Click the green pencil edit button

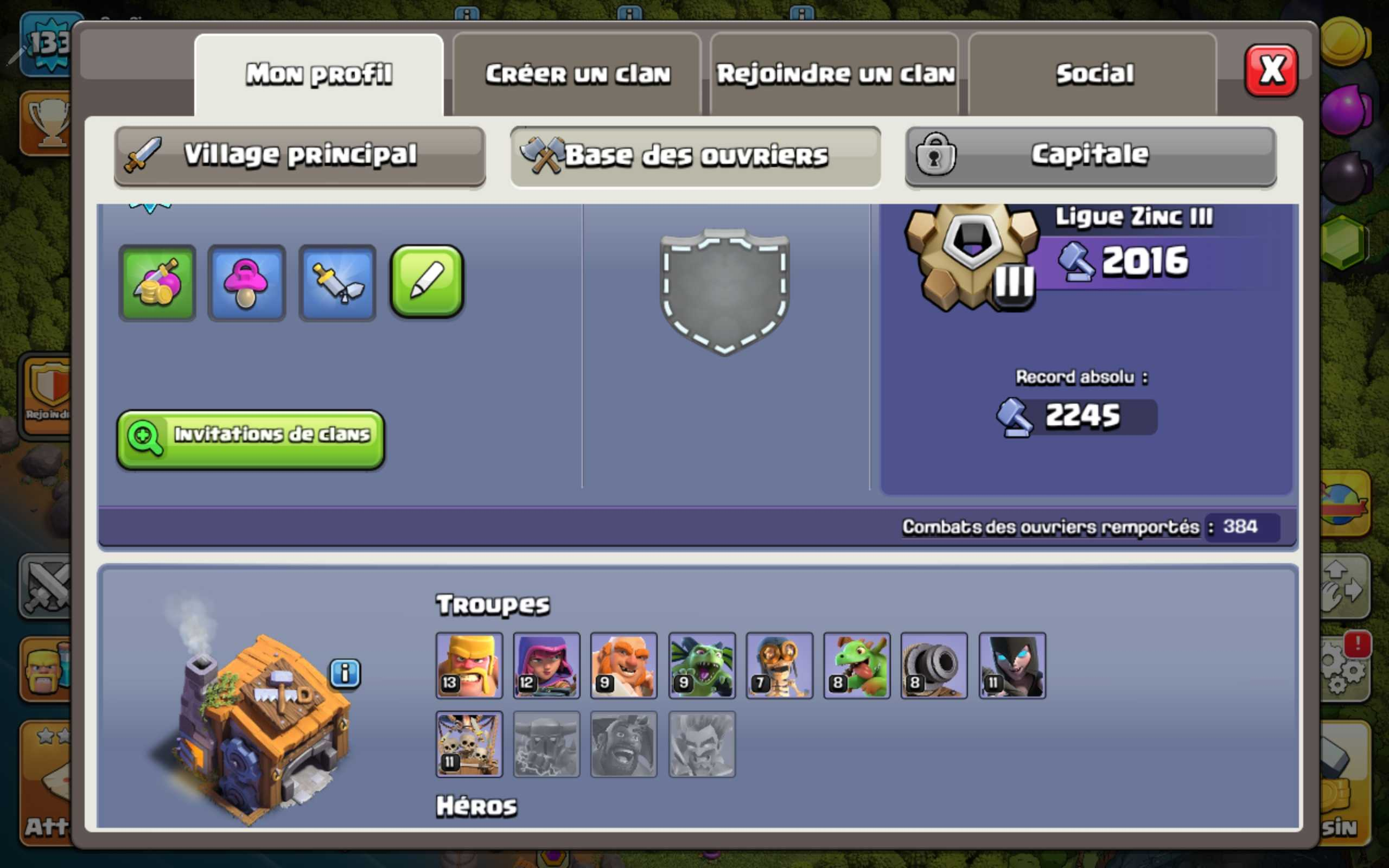coord(426,282)
